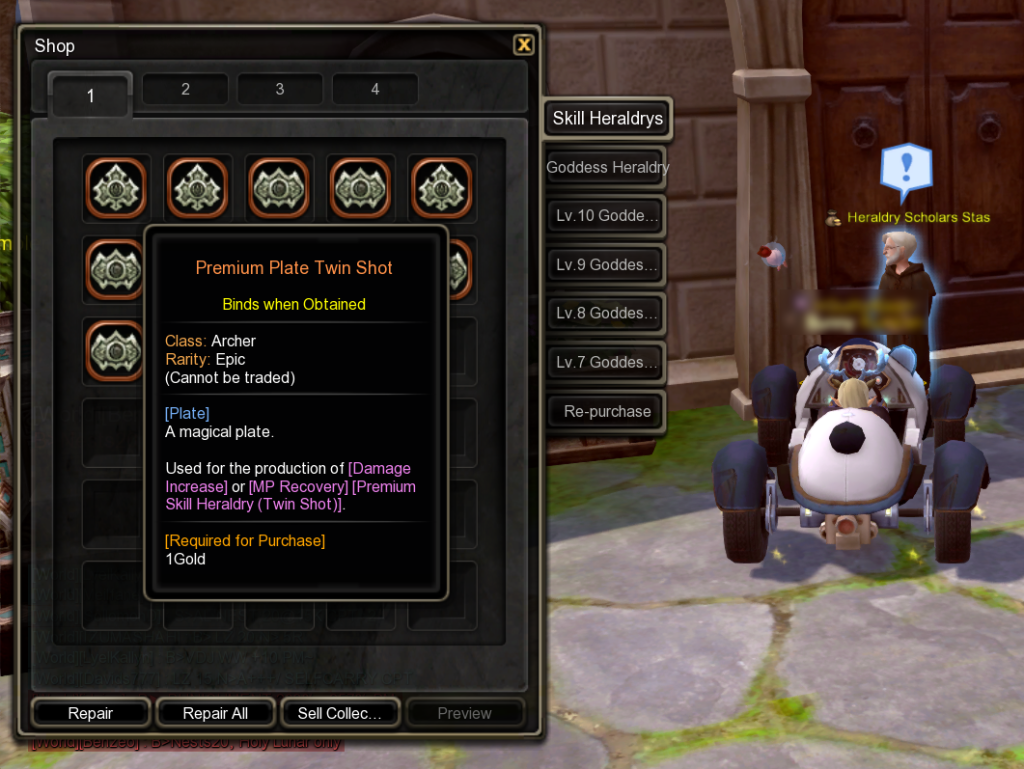1024x769 pixels.
Task: Close the Shop window
Action: [x=523, y=45]
